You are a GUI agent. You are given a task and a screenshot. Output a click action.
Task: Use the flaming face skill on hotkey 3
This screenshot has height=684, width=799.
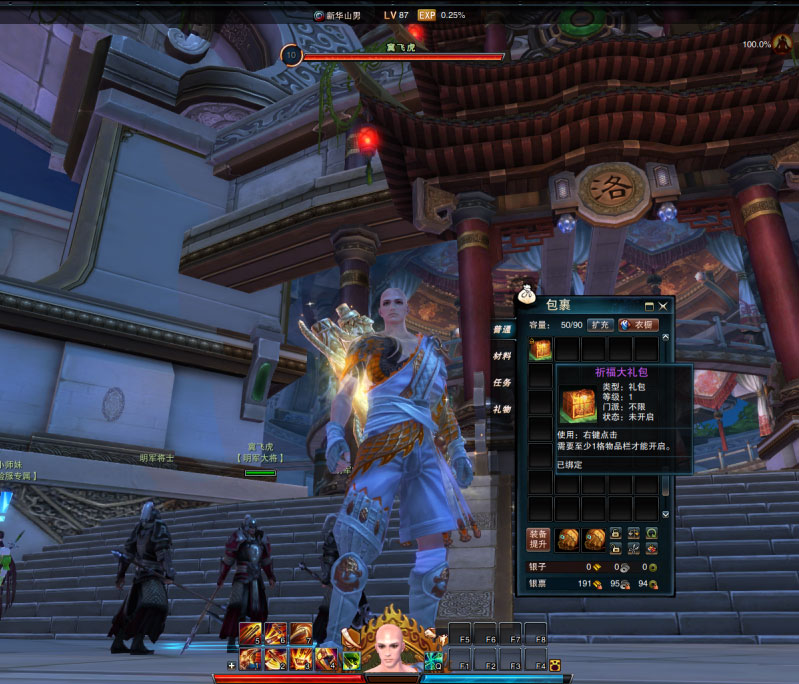(300, 658)
